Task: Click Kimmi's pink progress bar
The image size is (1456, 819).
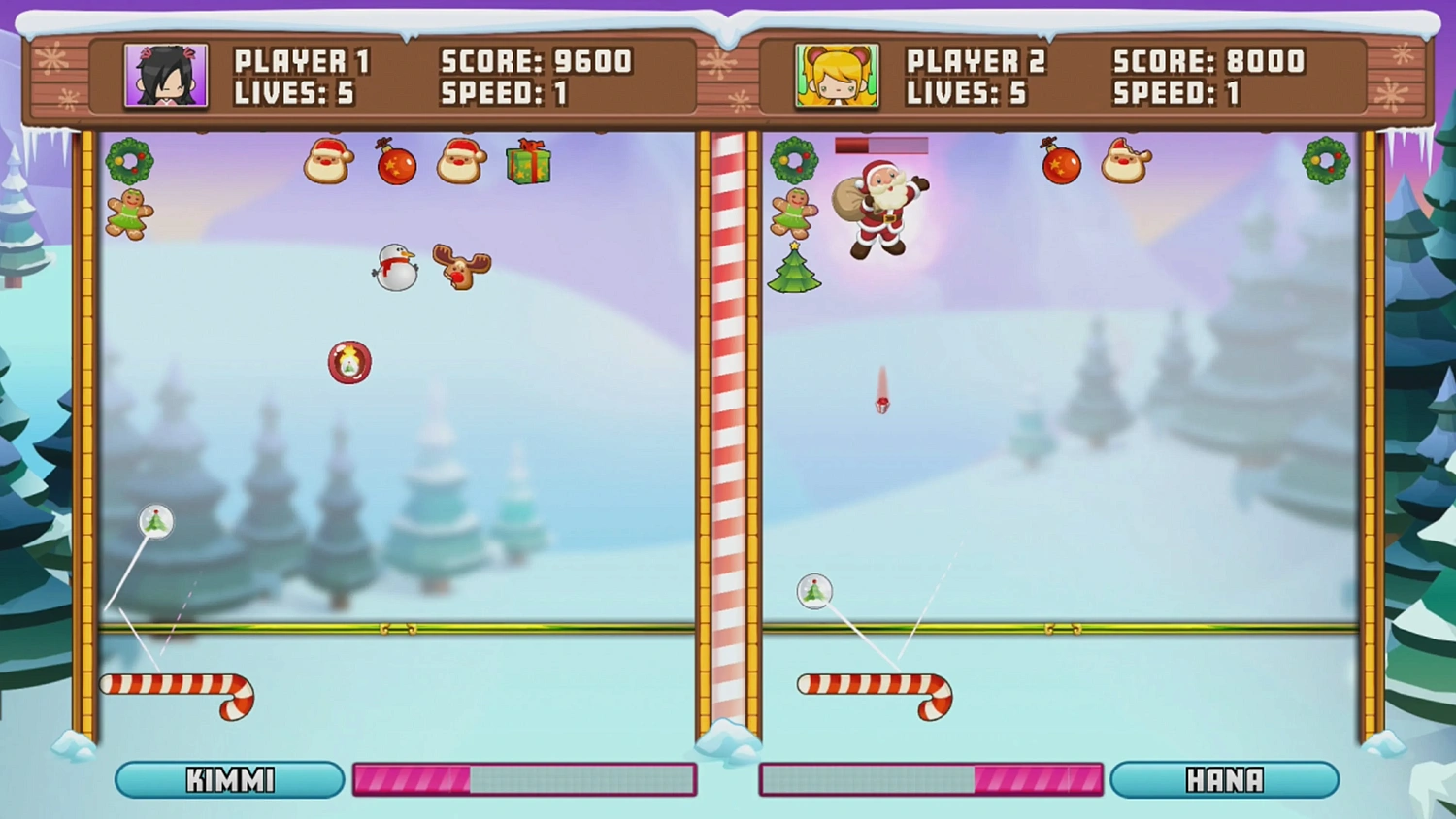Action: coord(524,779)
